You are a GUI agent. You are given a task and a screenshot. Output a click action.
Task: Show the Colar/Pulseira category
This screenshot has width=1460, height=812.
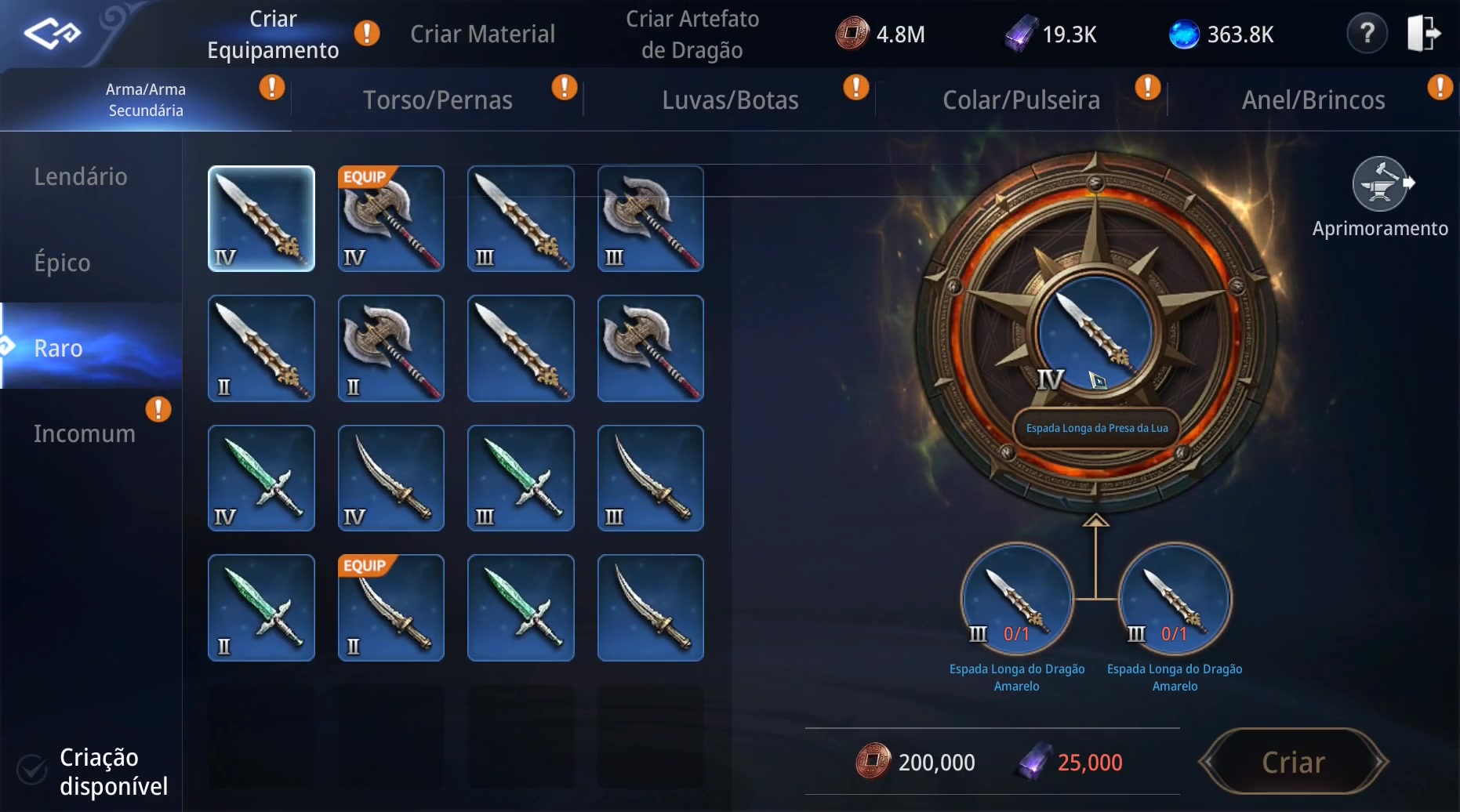tap(1021, 100)
